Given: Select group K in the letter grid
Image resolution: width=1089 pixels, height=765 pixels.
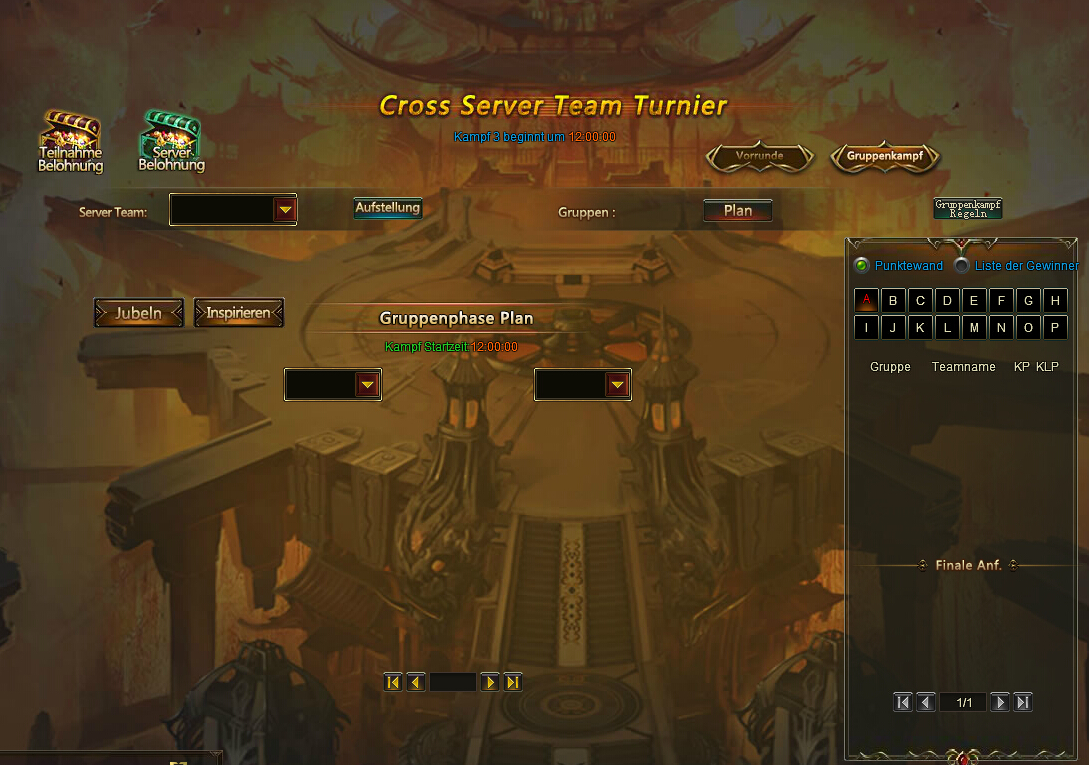Looking at the screenshot, I should pyautogui.click(x=920, y=327).
